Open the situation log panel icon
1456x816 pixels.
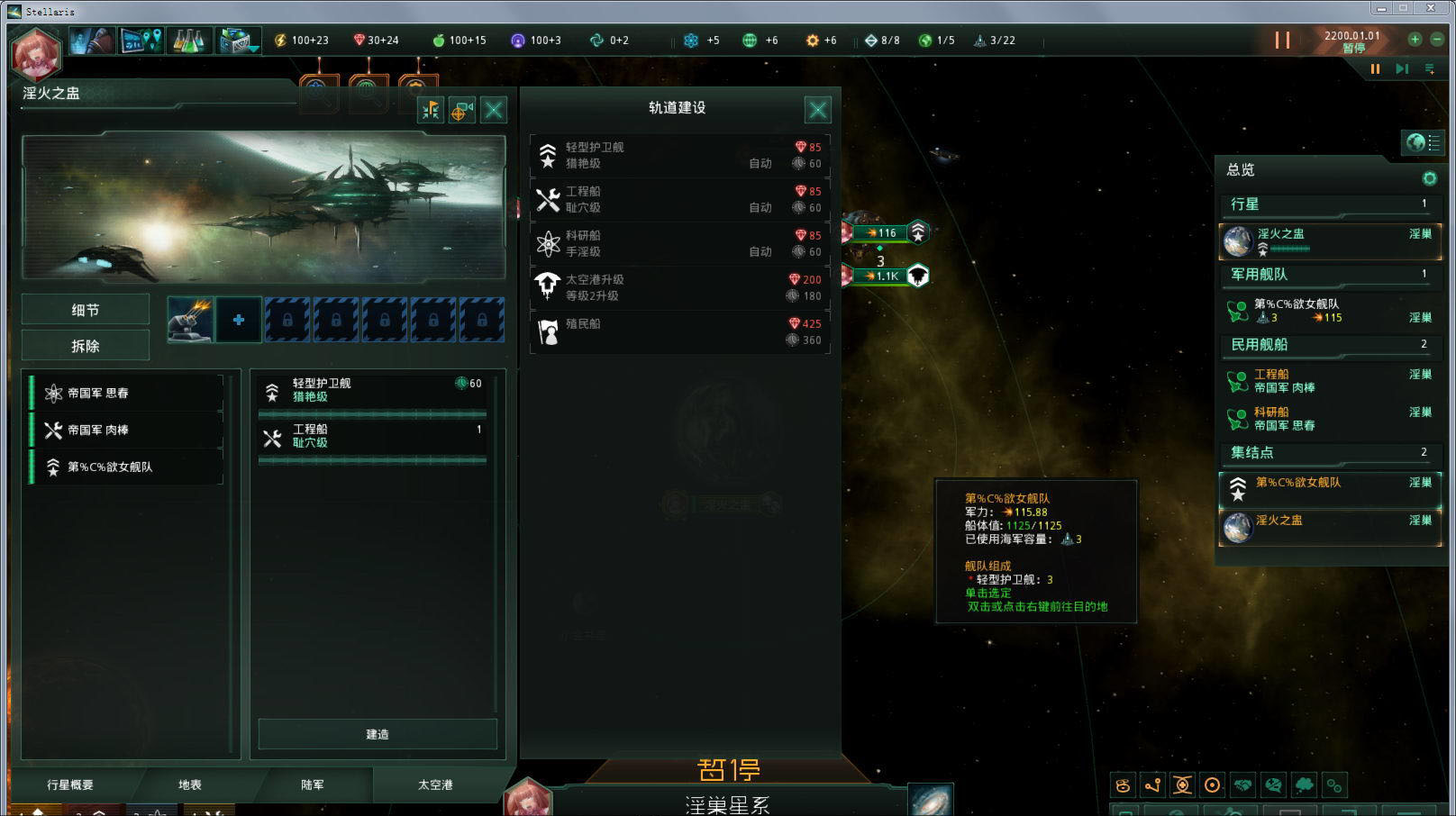[140, 41]
